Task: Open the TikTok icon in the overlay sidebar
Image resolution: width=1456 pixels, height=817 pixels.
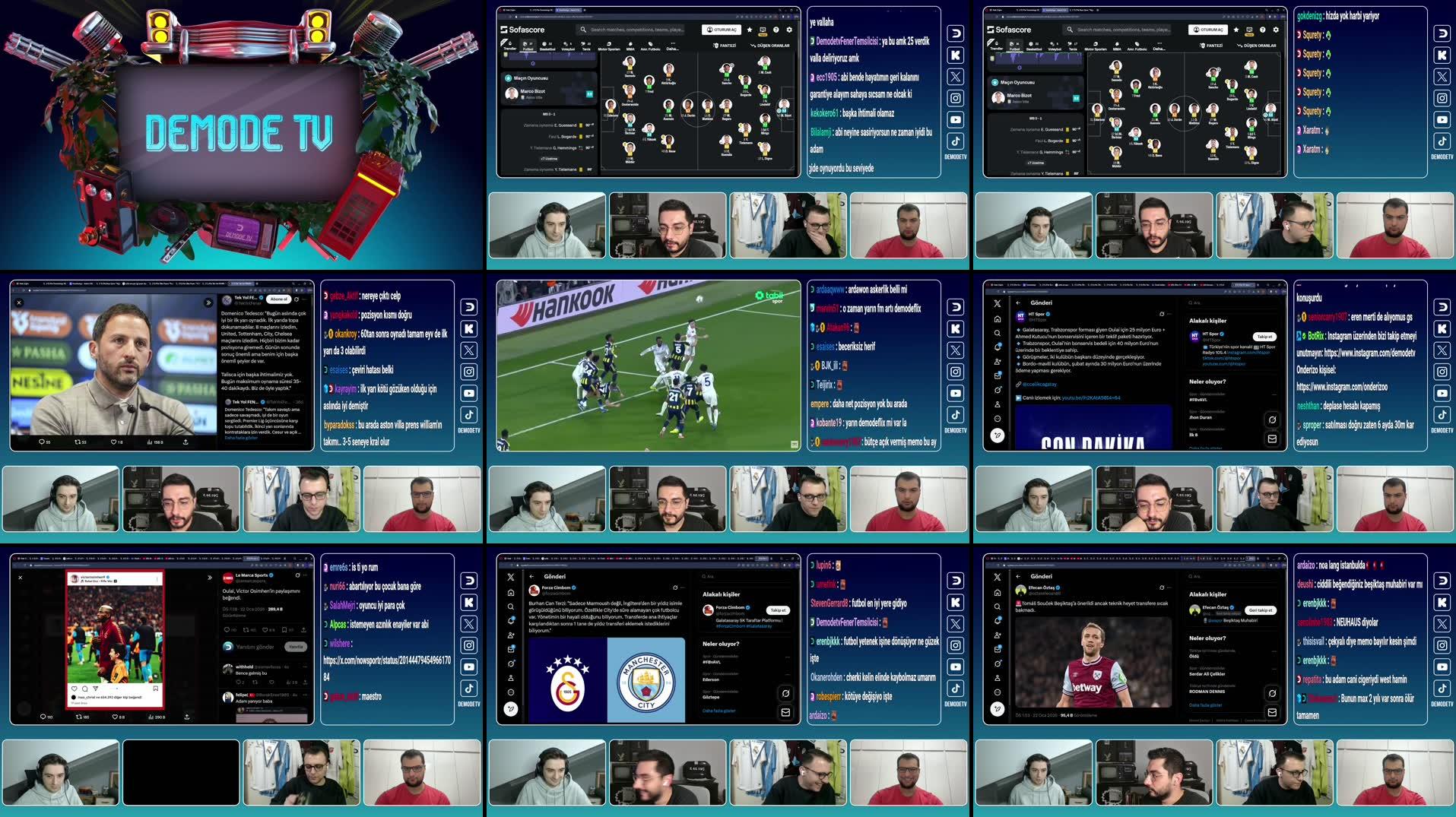Action: click(x=956, y=141)
